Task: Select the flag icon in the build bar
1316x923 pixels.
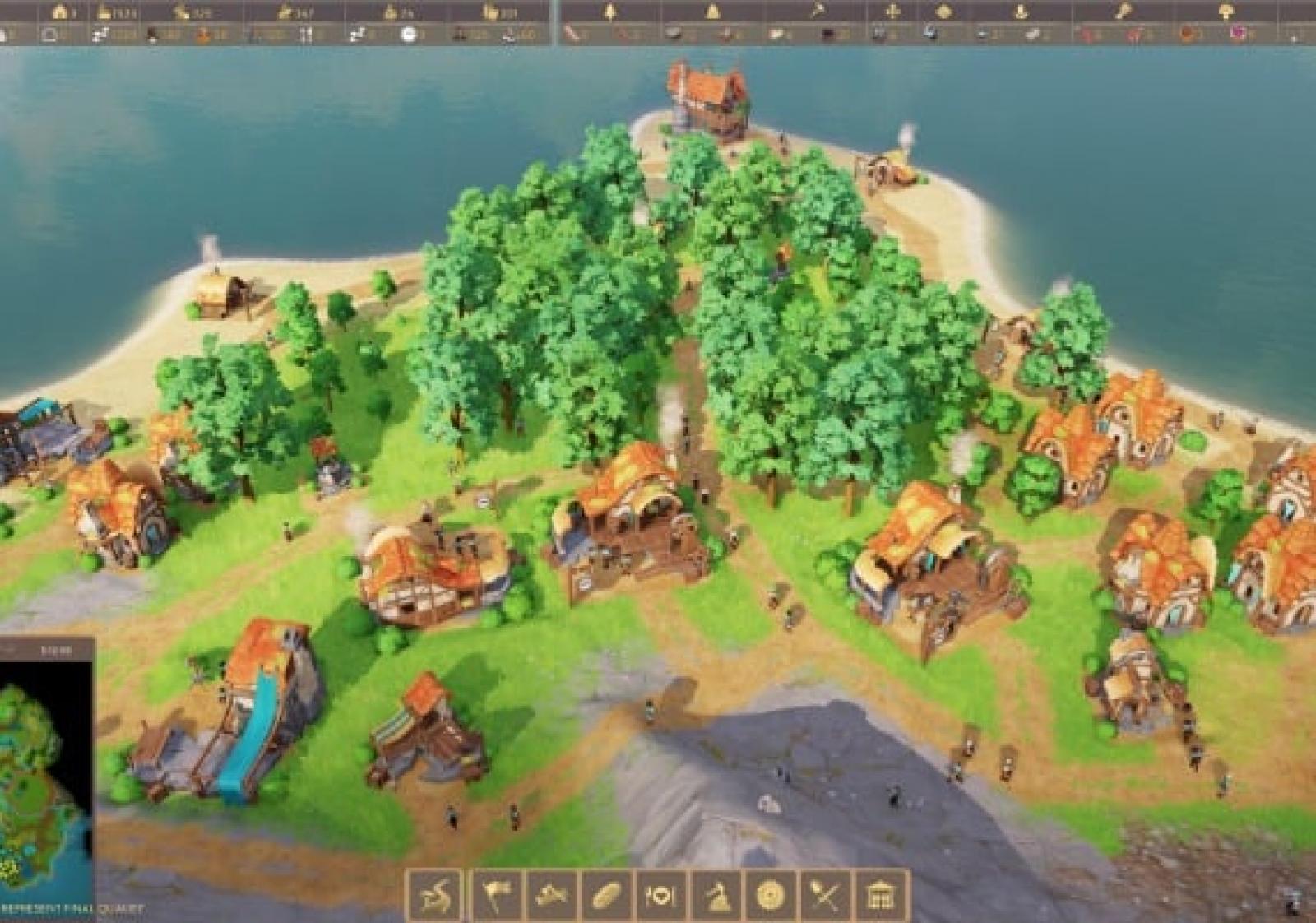Action: (496, 895)
